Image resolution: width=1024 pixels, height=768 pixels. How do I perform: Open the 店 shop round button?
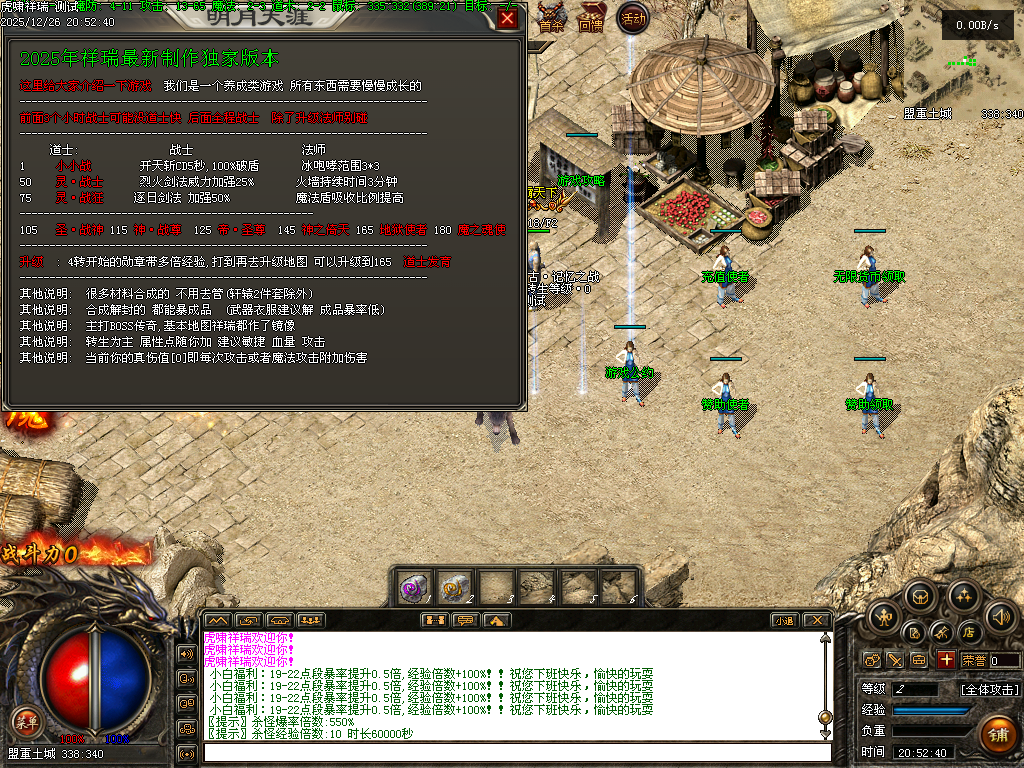pos(968,632)
